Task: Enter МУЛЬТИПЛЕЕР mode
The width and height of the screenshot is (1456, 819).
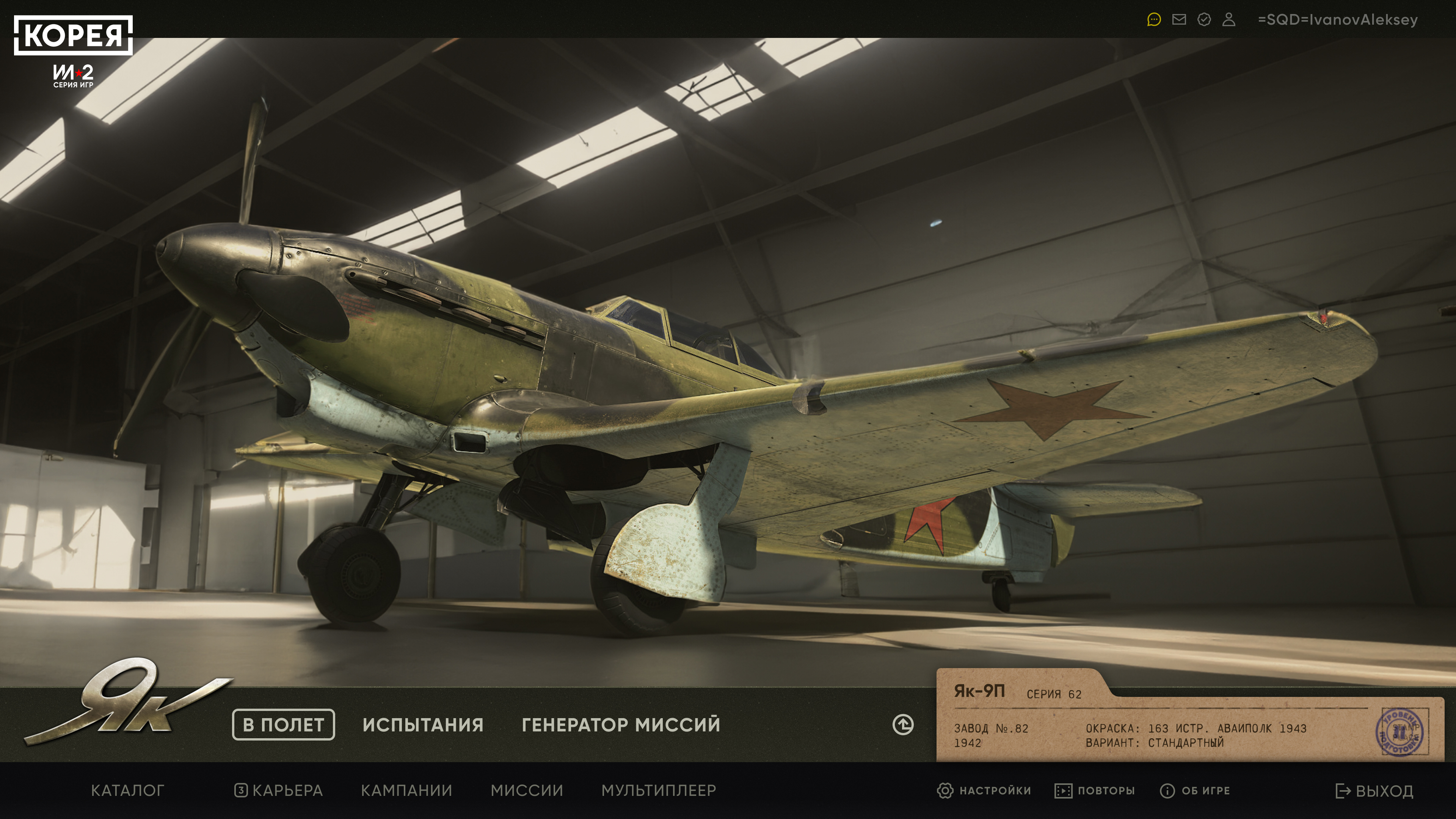Action: pyautogui.click(x=659, y=790)
